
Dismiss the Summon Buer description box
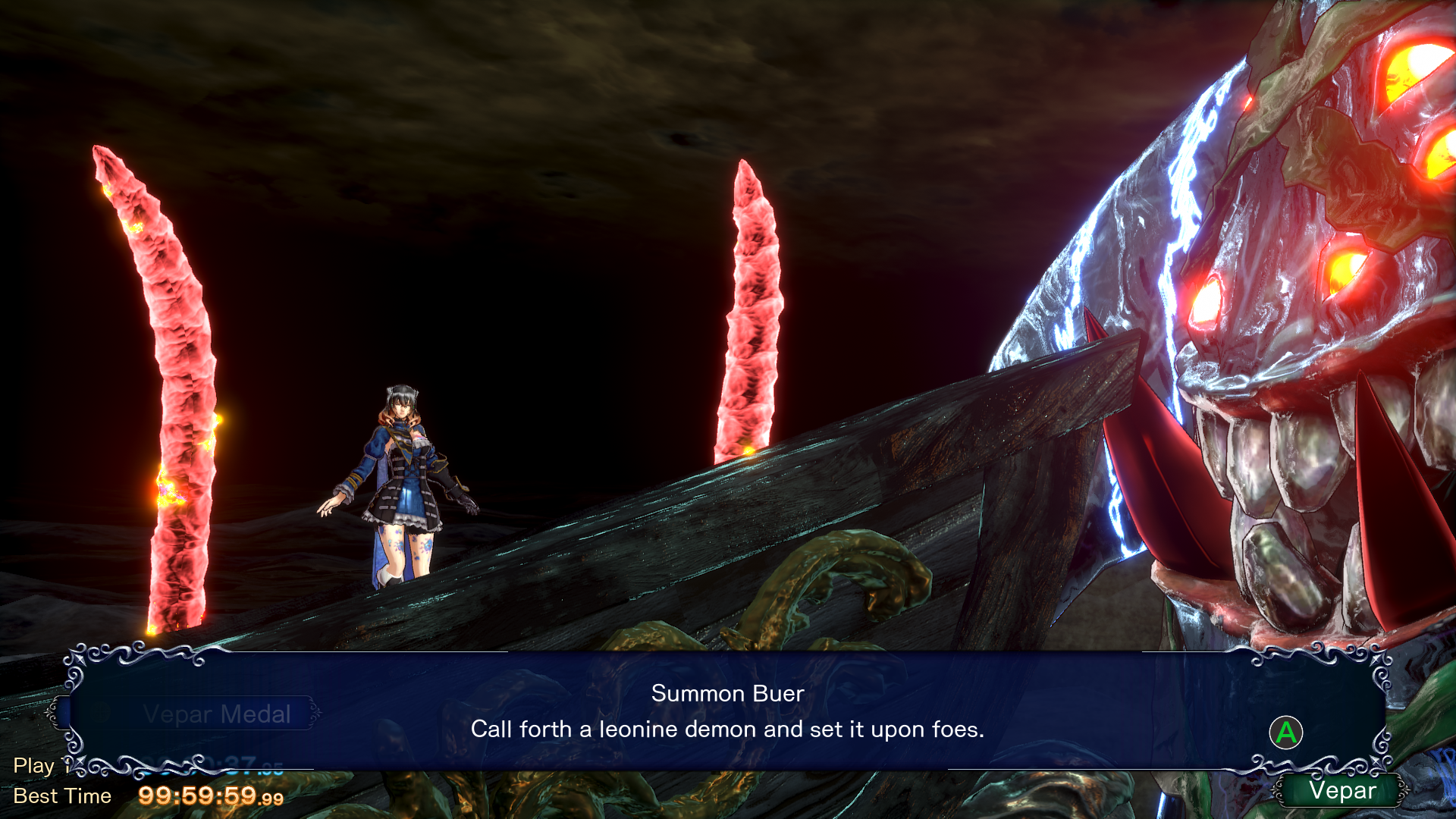[x=1285, y=733]
